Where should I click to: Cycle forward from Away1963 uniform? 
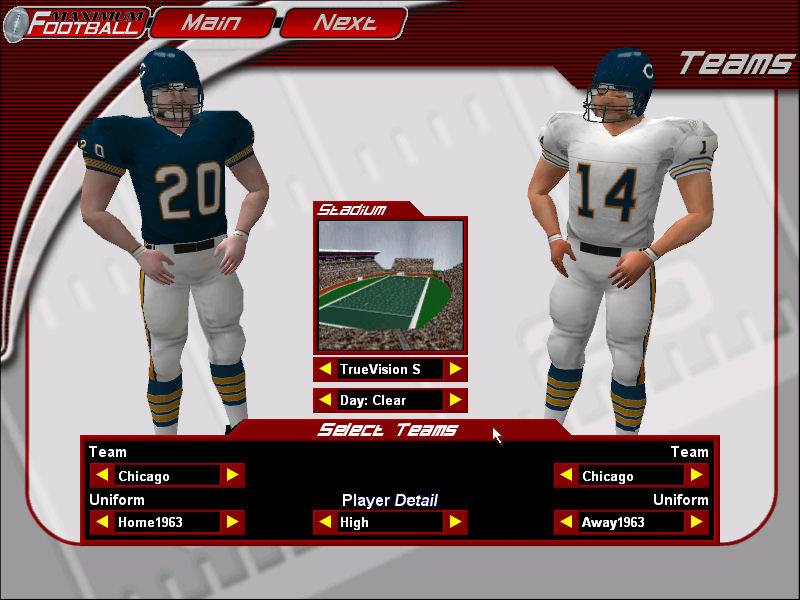point(696,522)
